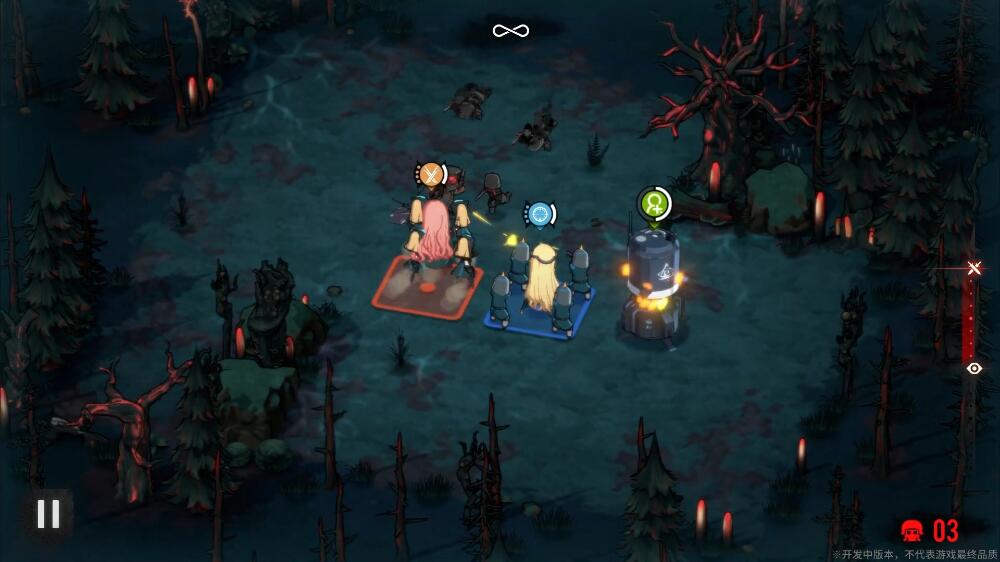The height and width of the screenshot is (562, 1000).
Task: Select the blue target unit marker
Action: (540, 214)
